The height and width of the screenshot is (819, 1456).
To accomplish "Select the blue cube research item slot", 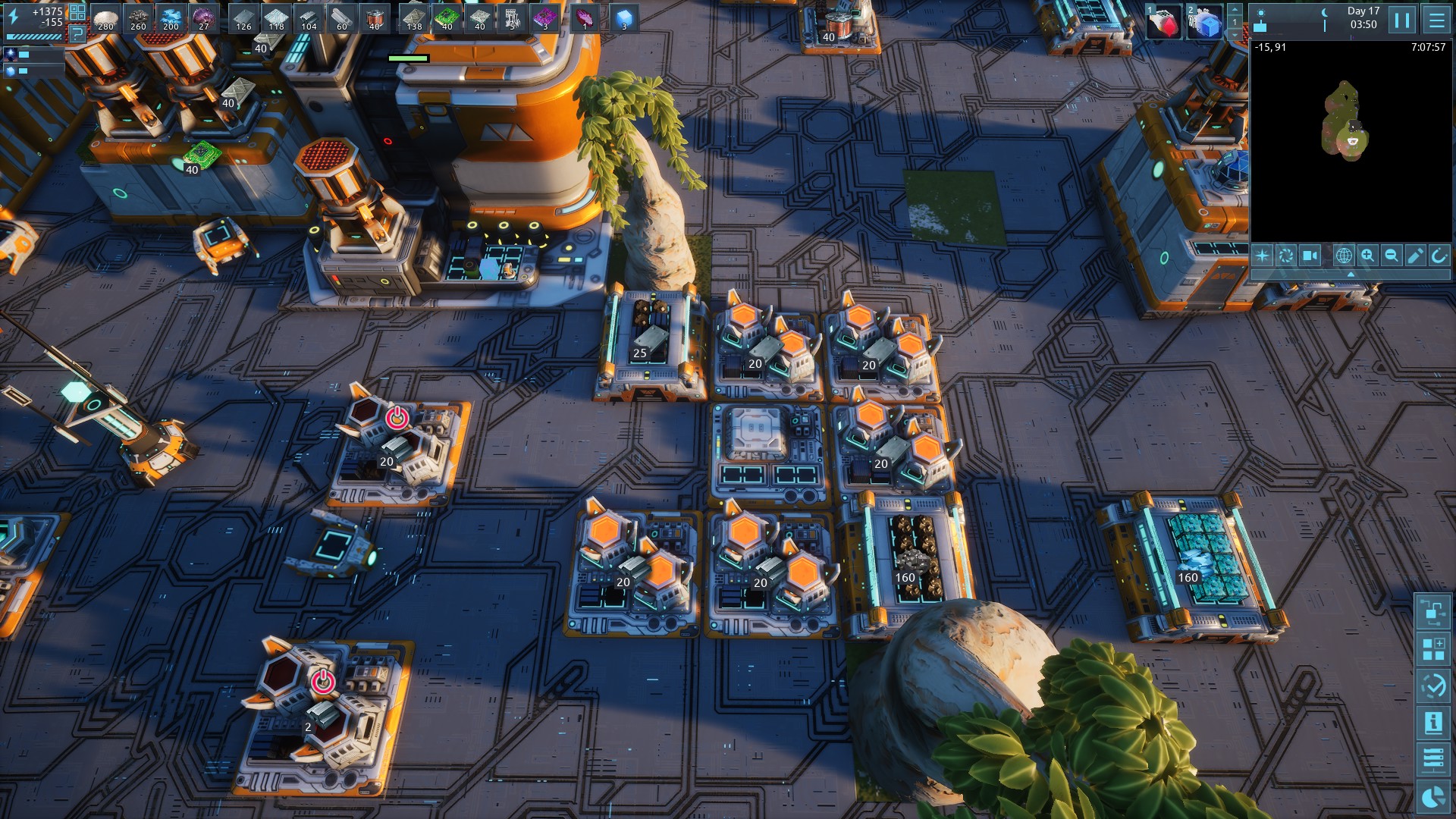I will point(1205,23).
